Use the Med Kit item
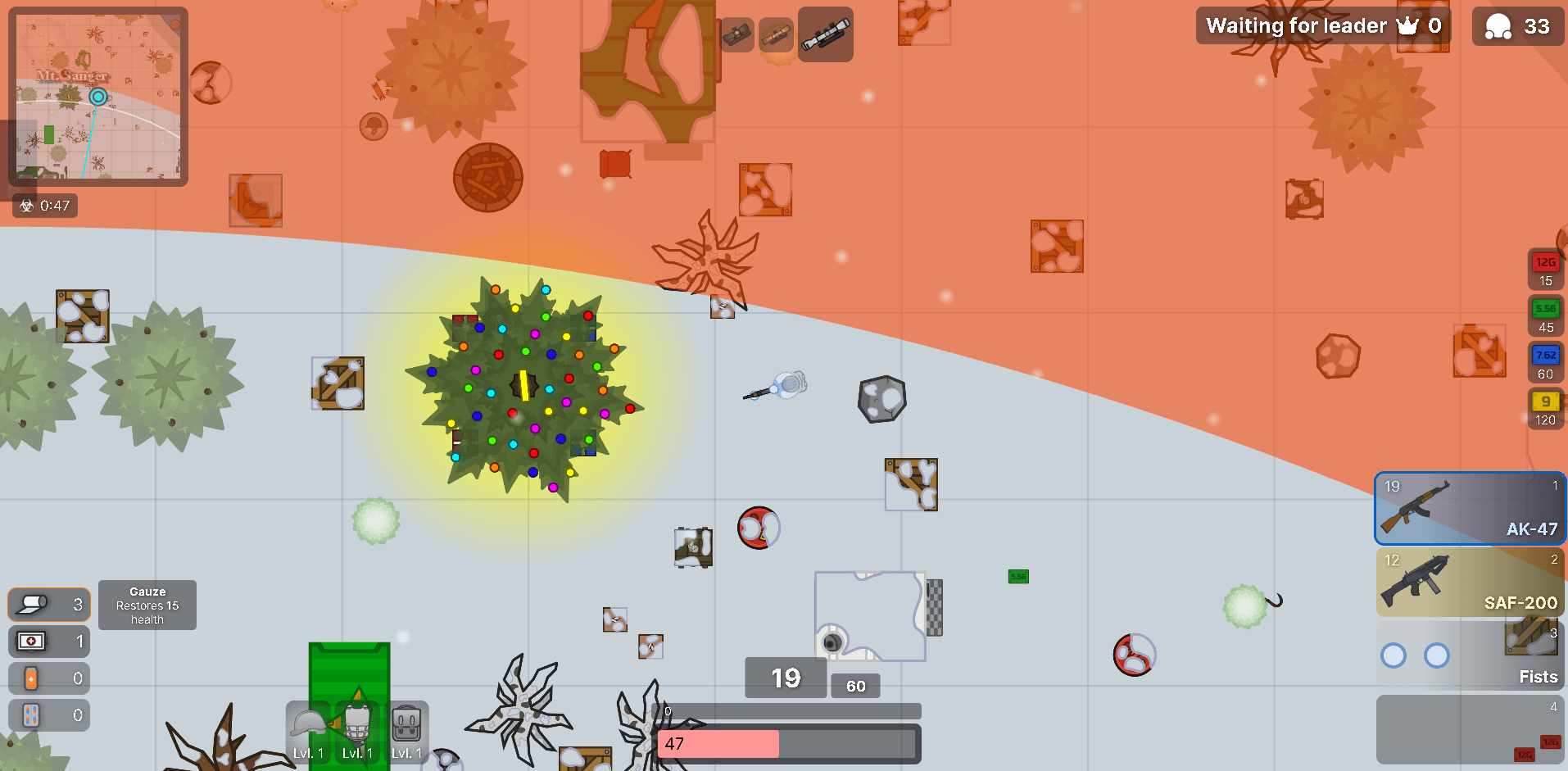 pos(48,642)
